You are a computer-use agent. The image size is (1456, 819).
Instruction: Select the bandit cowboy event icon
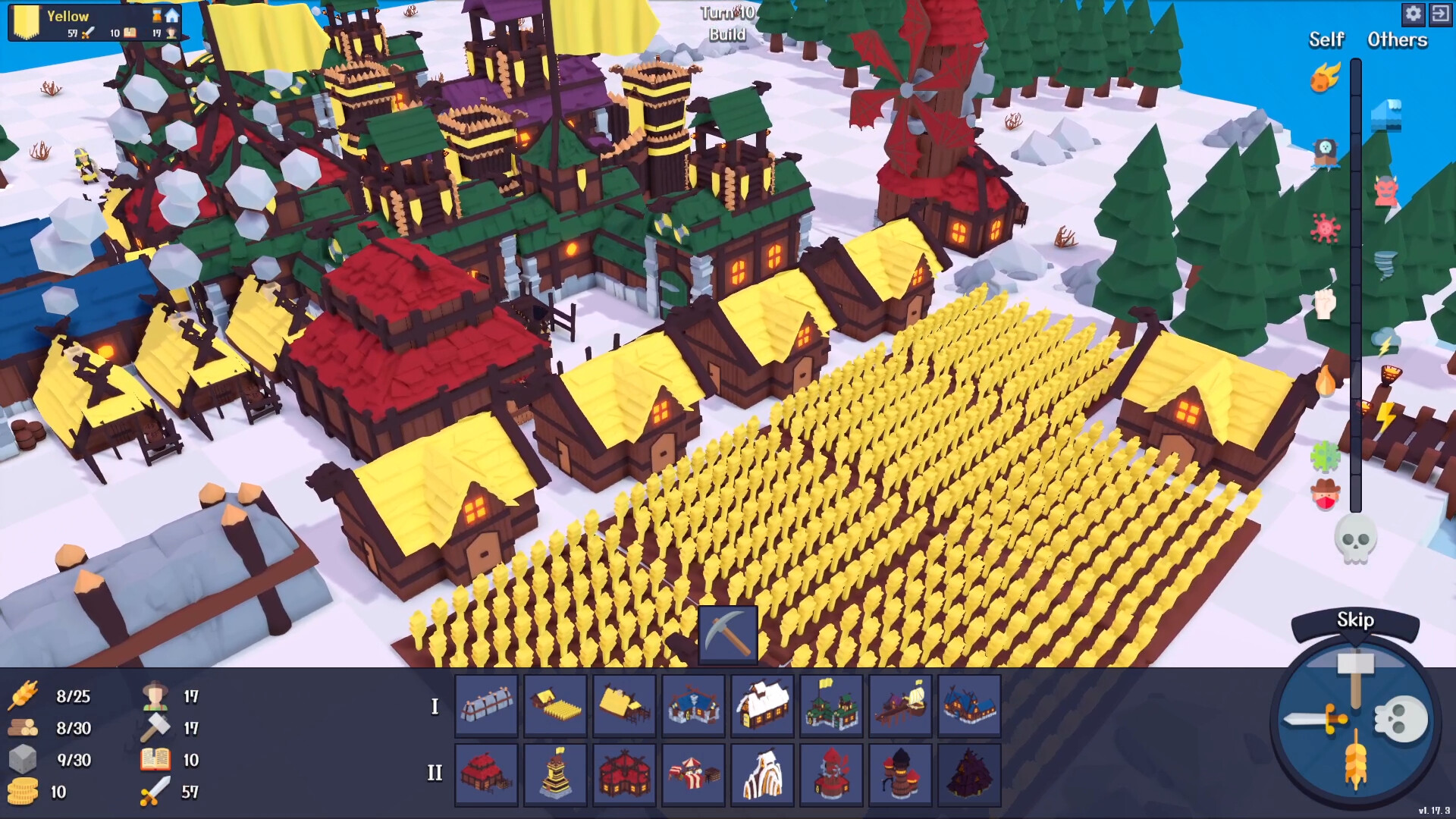[x=1324, y=494]
